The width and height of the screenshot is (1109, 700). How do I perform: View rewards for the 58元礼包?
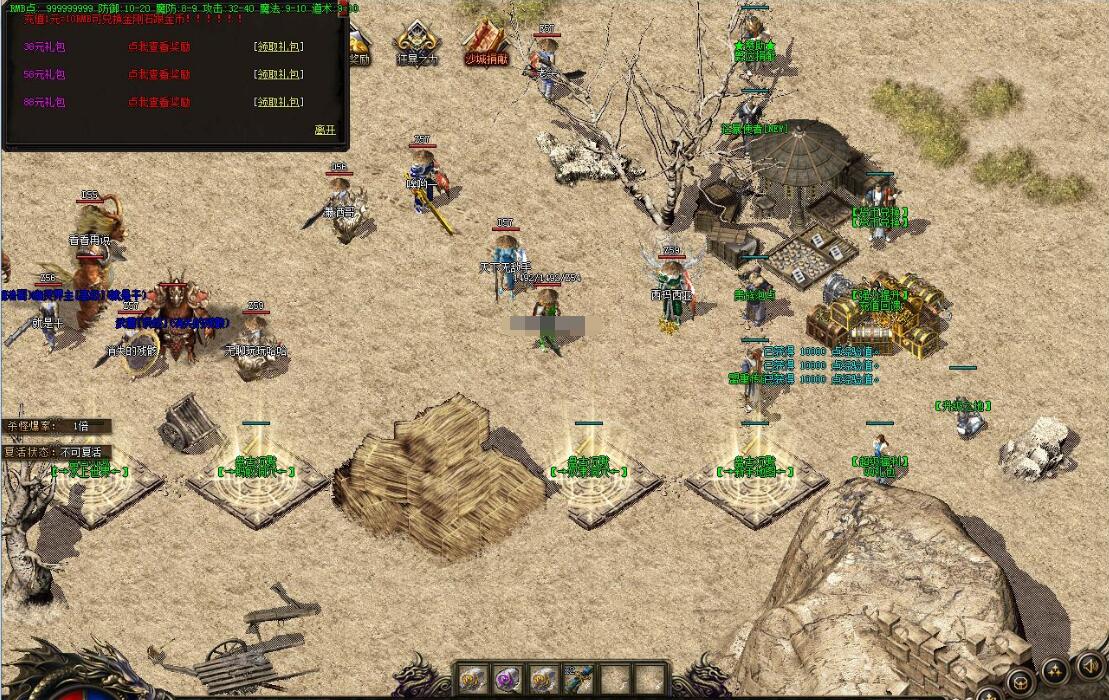159,75
